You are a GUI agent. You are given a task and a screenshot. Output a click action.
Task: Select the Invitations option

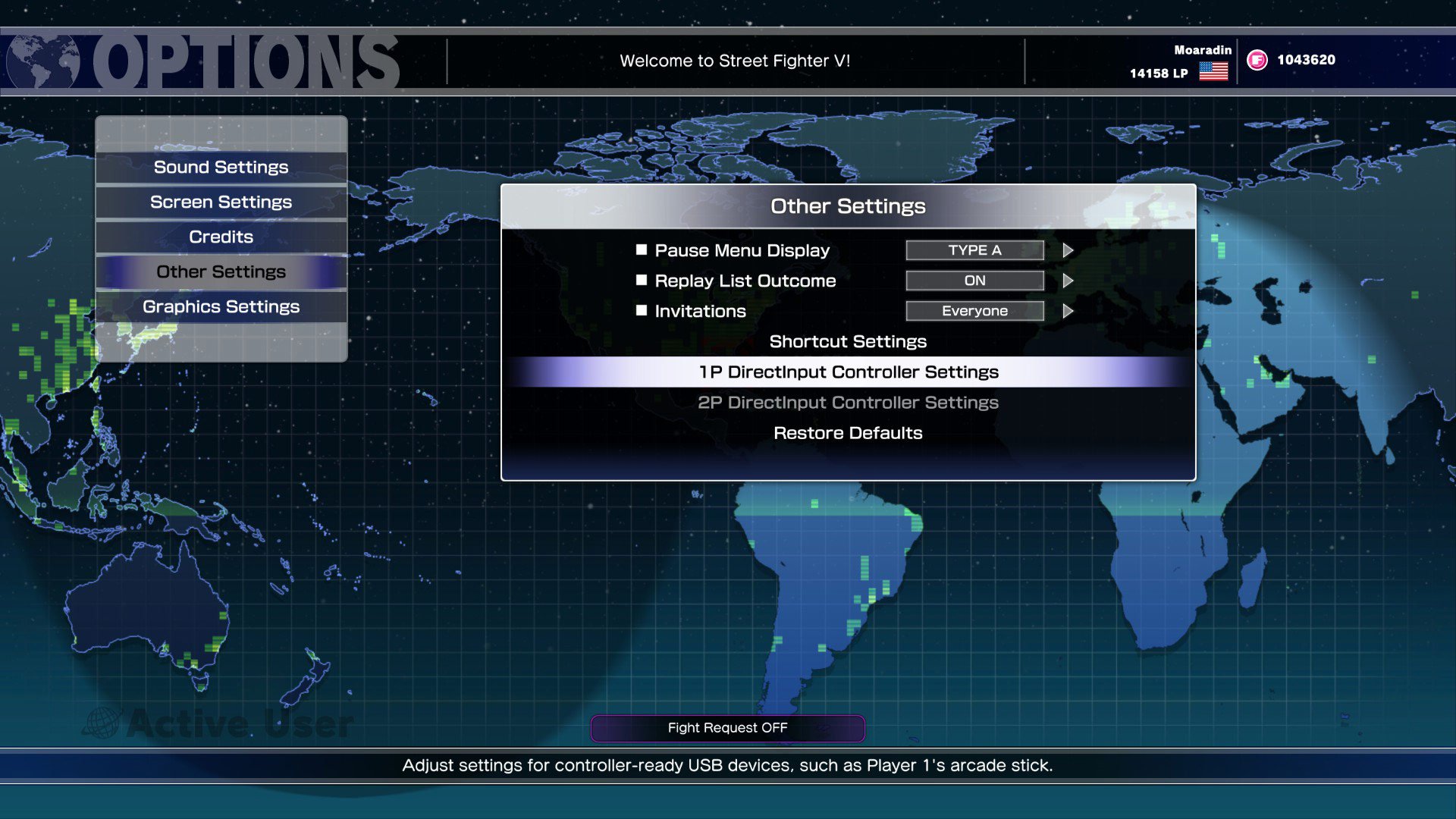coord(700,311)
